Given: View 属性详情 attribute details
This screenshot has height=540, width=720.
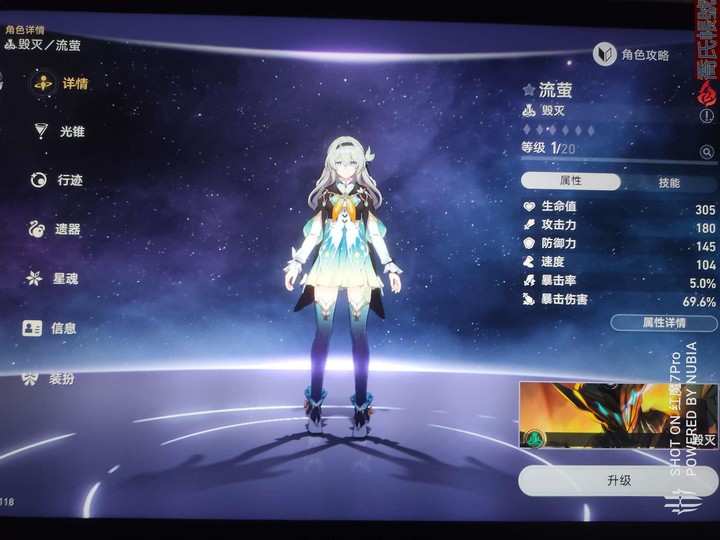Looking at the screenshot, I should pyautogui.click(x=663, y=323).
